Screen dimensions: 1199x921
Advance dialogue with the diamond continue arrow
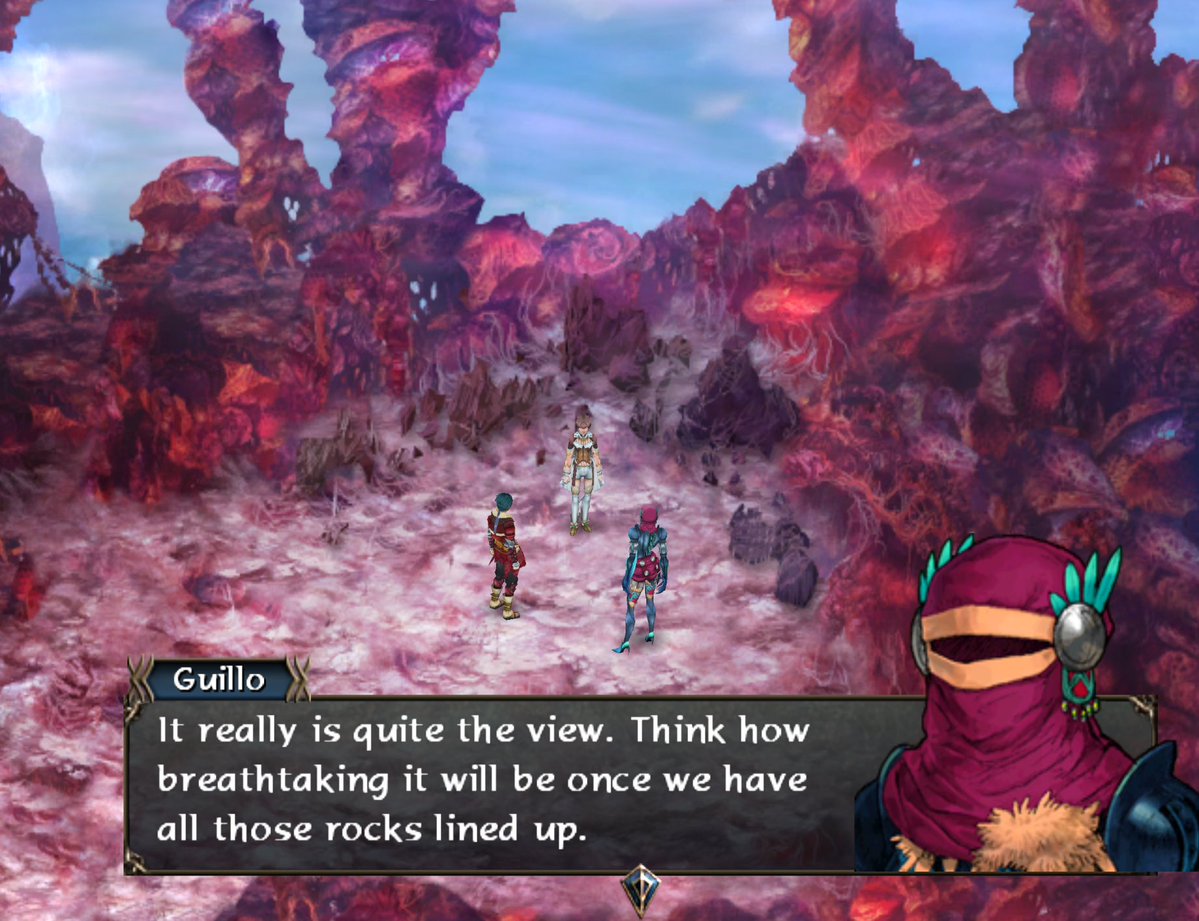coord(639,888)
